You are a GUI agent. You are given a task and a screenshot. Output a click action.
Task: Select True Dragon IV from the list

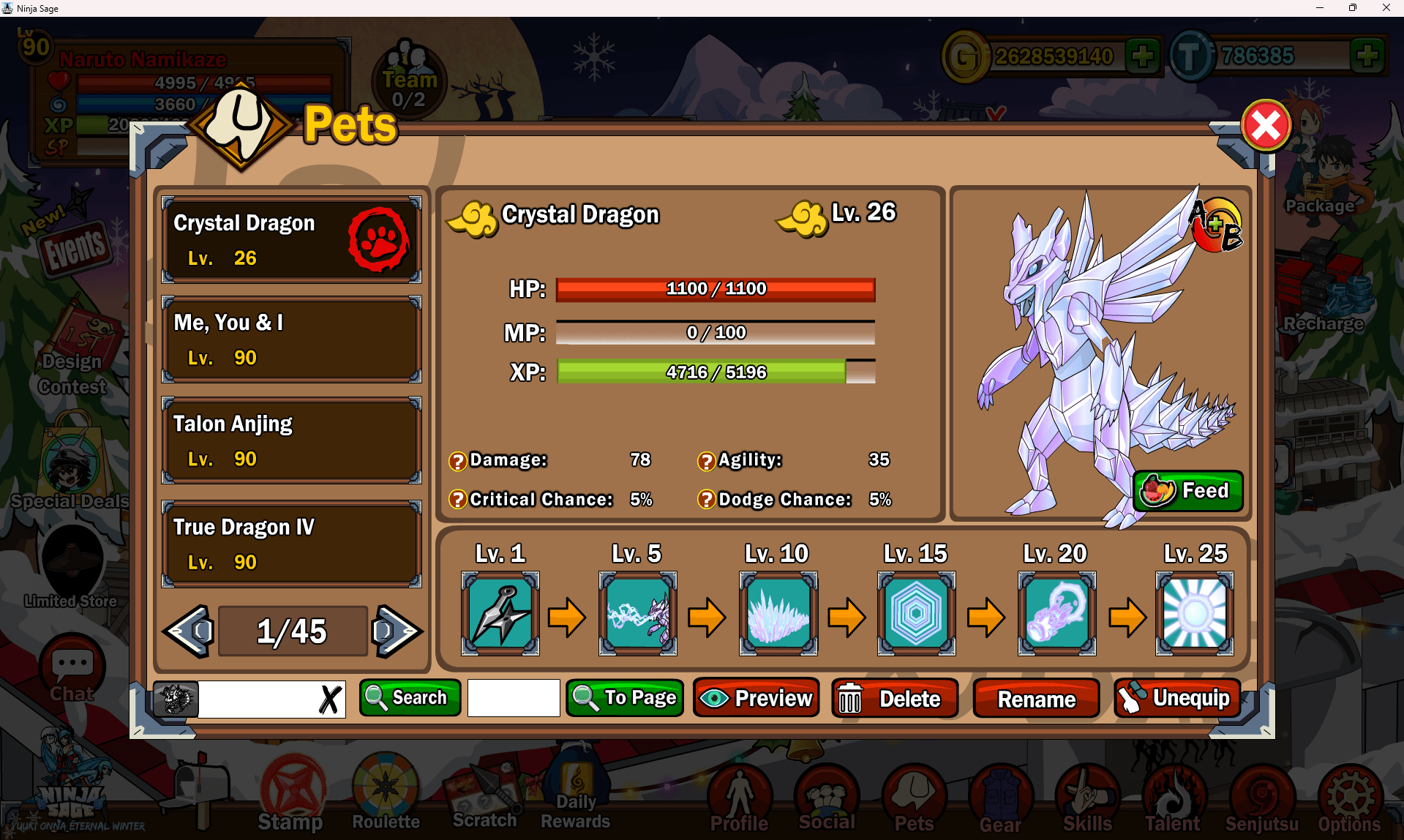click(x=291, y=544)
